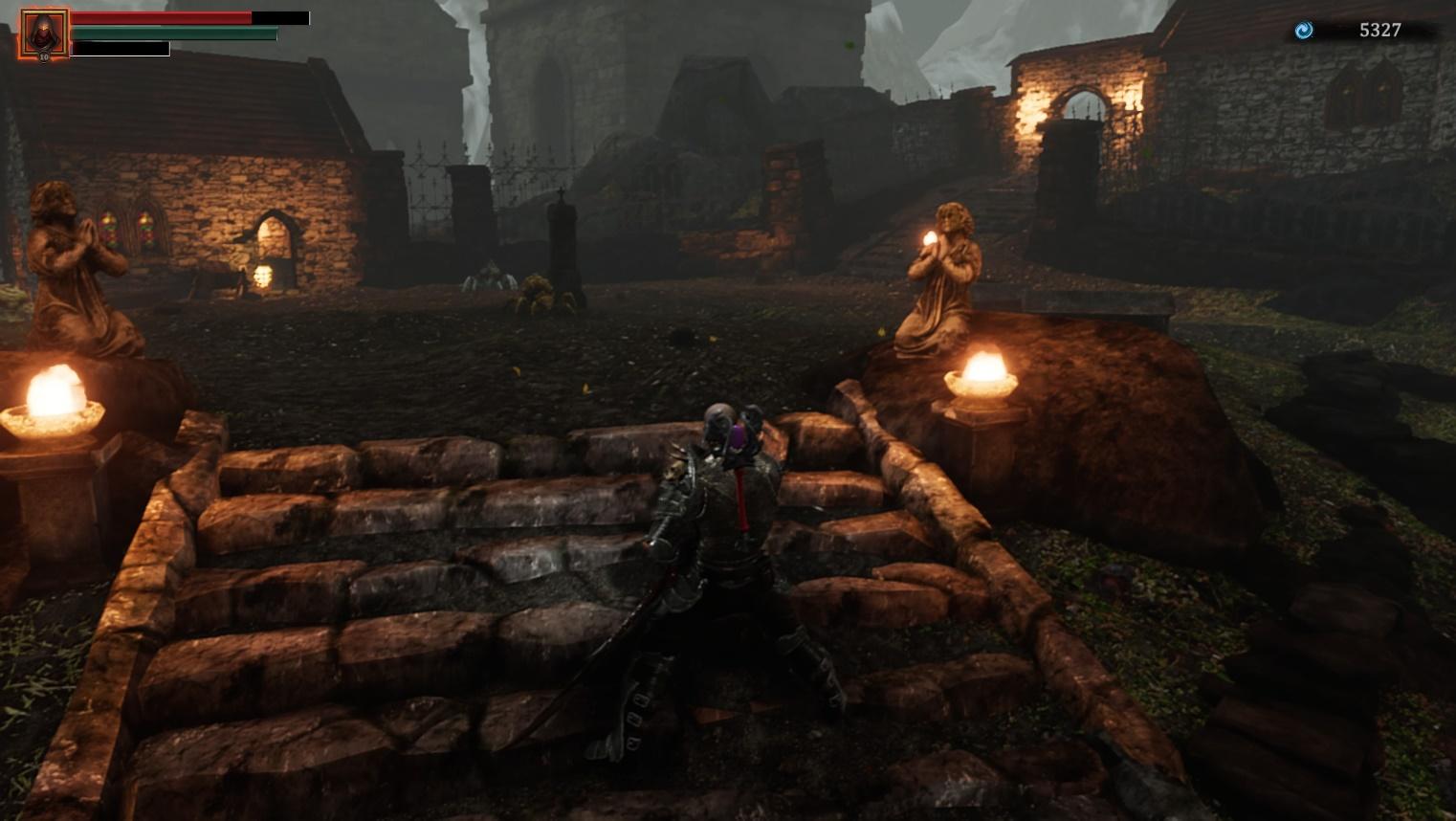
Task: Click the hooded character portrait
Action: [44, 34]
